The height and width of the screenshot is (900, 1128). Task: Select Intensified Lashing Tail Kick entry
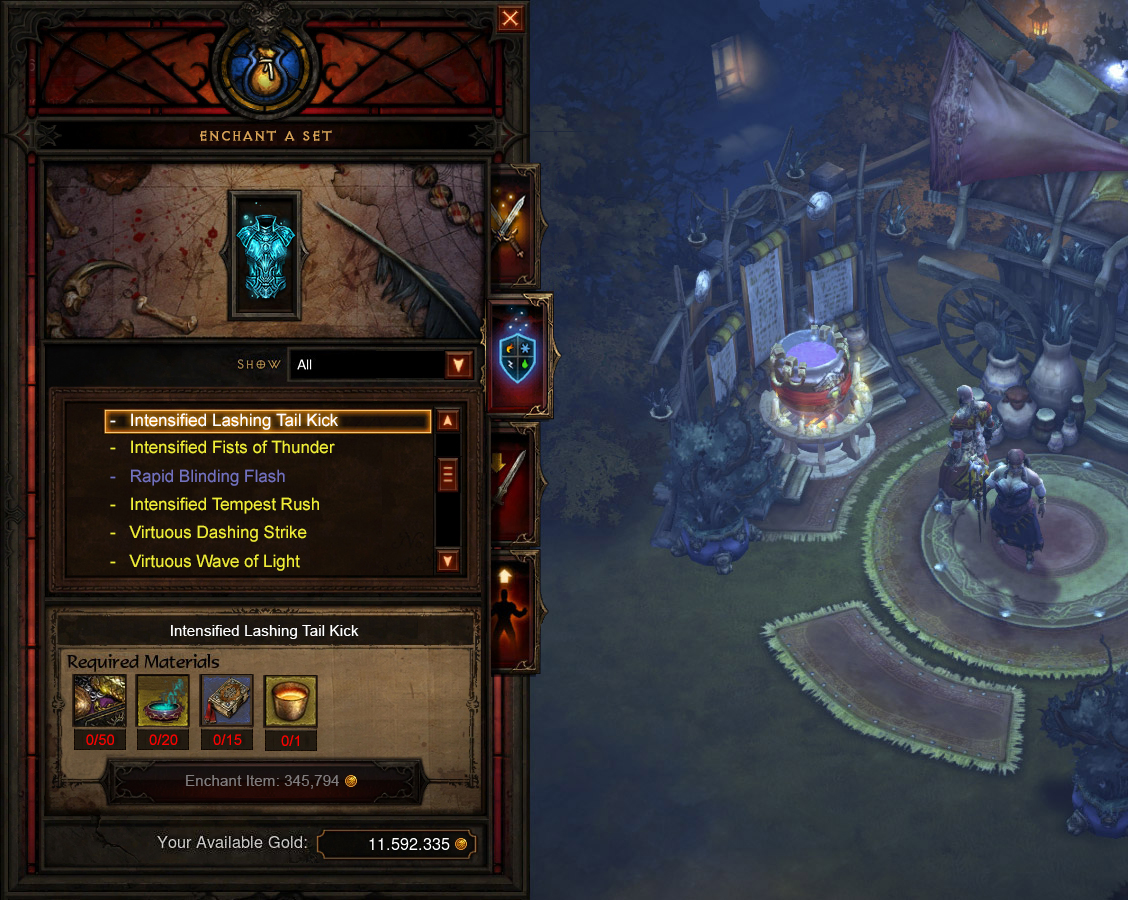(234, 421)
